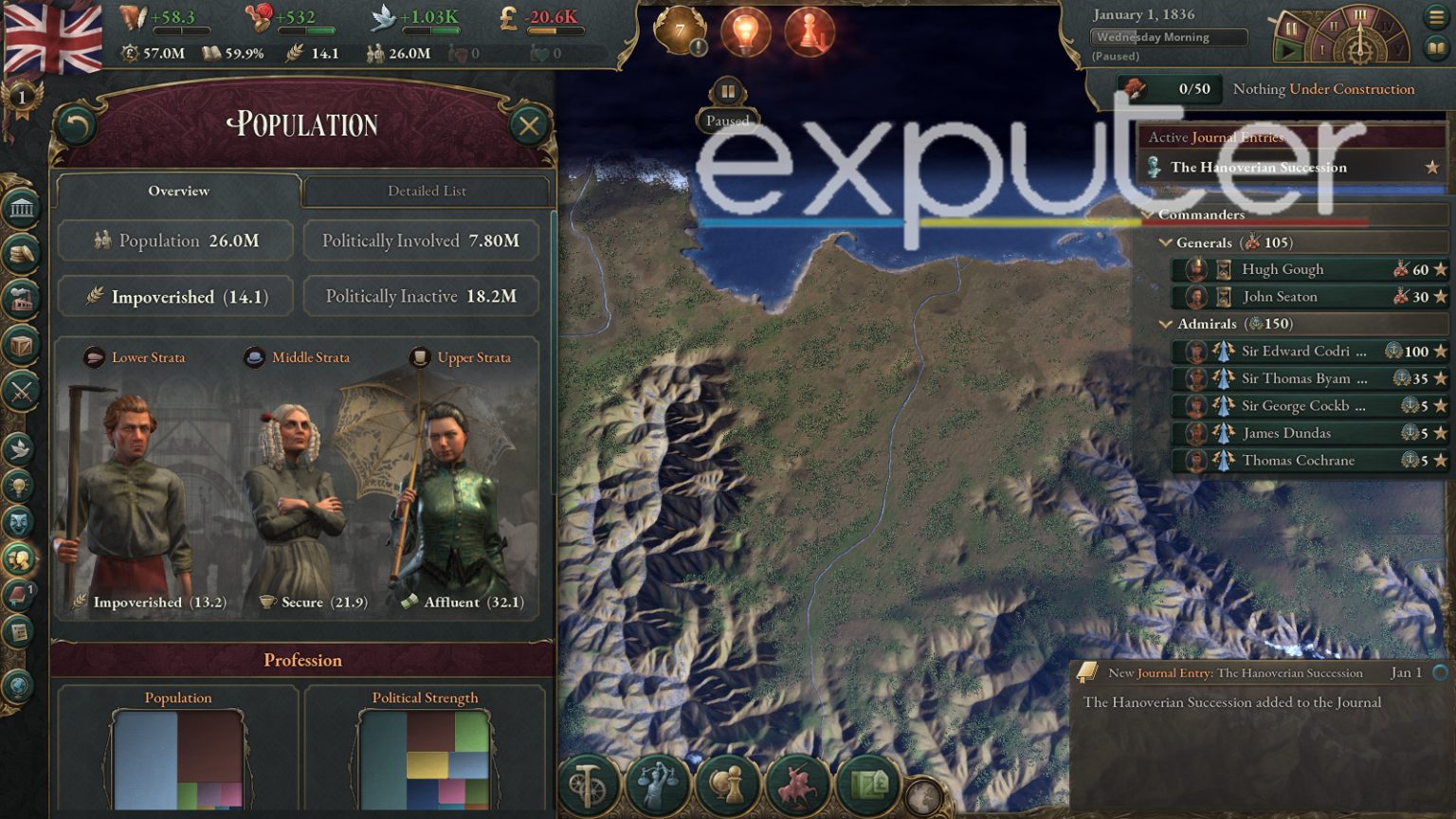Viewport: 1456px width, 819px height.
Task: Click the Impoverished population statistic
Action: coord(175,297)
